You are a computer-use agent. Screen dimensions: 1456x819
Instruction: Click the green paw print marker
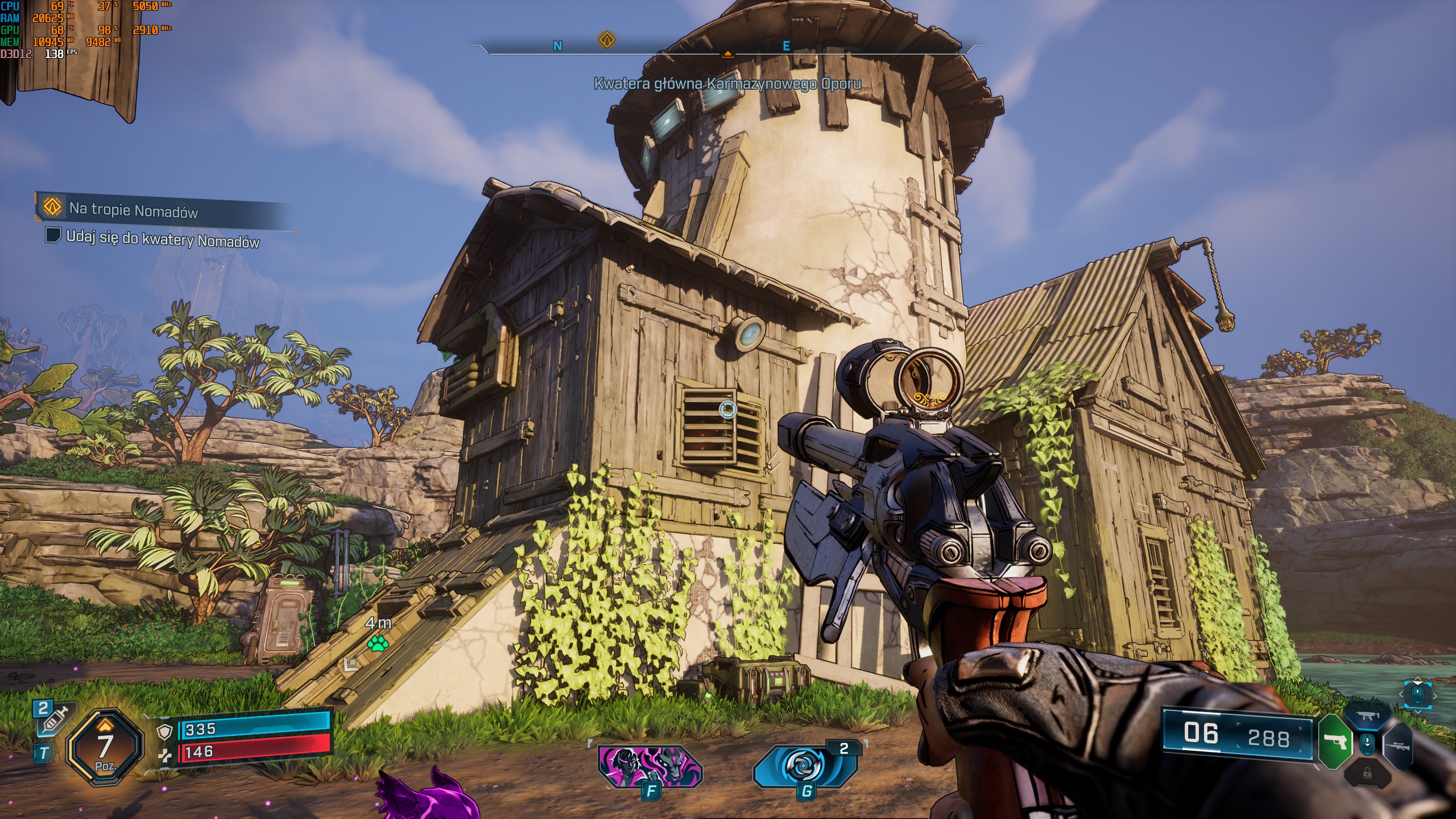378,644
